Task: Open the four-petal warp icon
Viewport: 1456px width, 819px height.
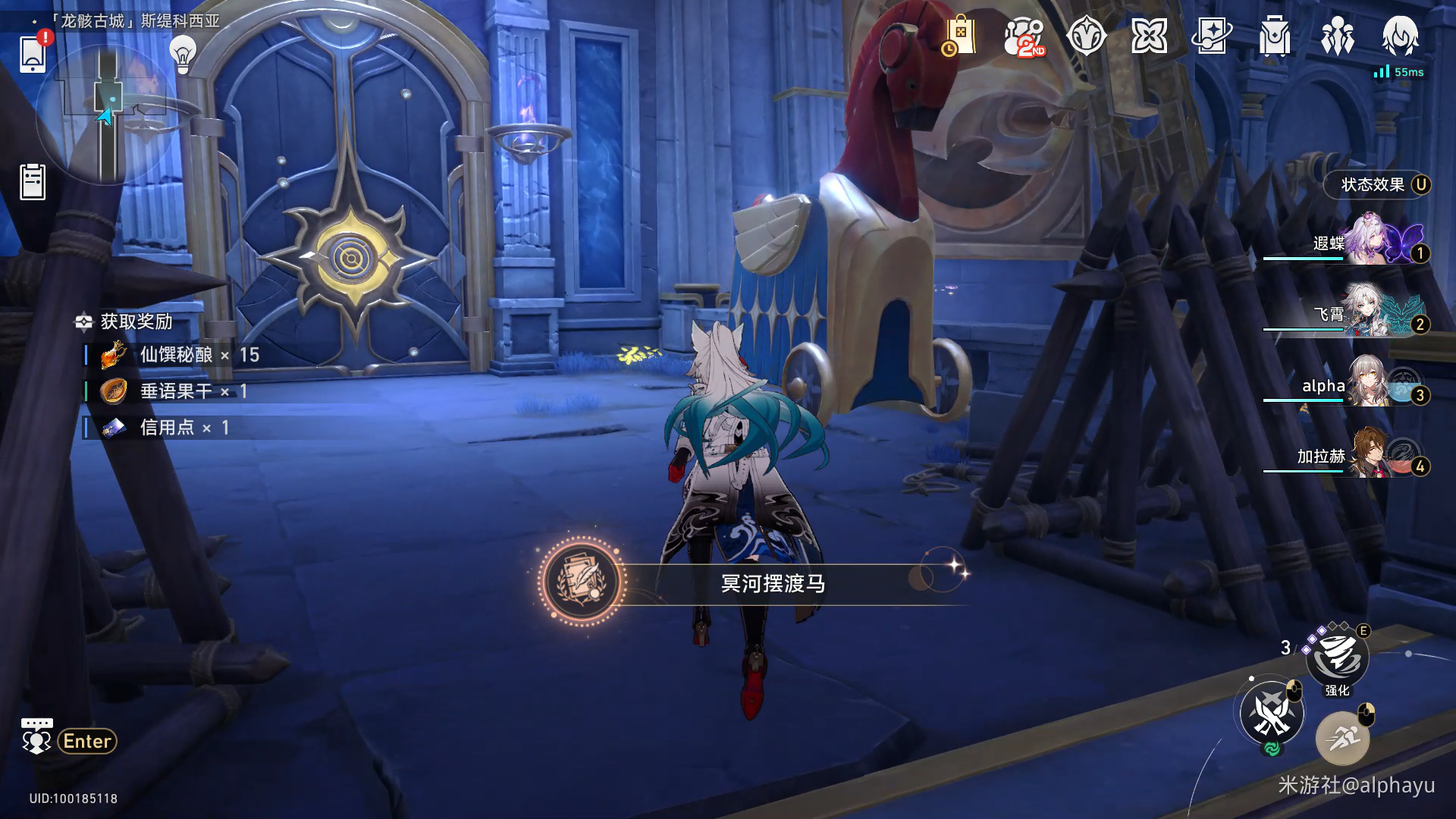Action: [1149, 36]
